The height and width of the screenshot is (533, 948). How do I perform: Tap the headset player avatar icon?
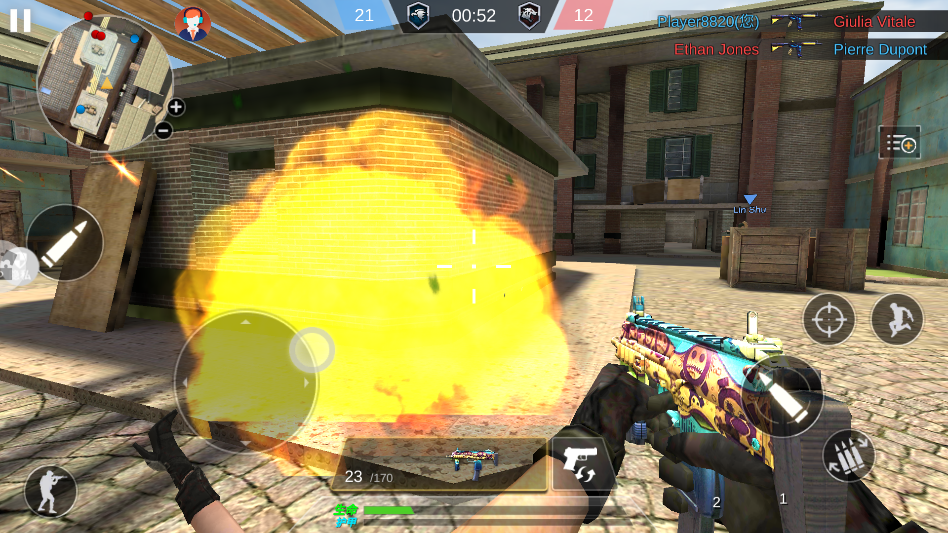click(193, 23)
